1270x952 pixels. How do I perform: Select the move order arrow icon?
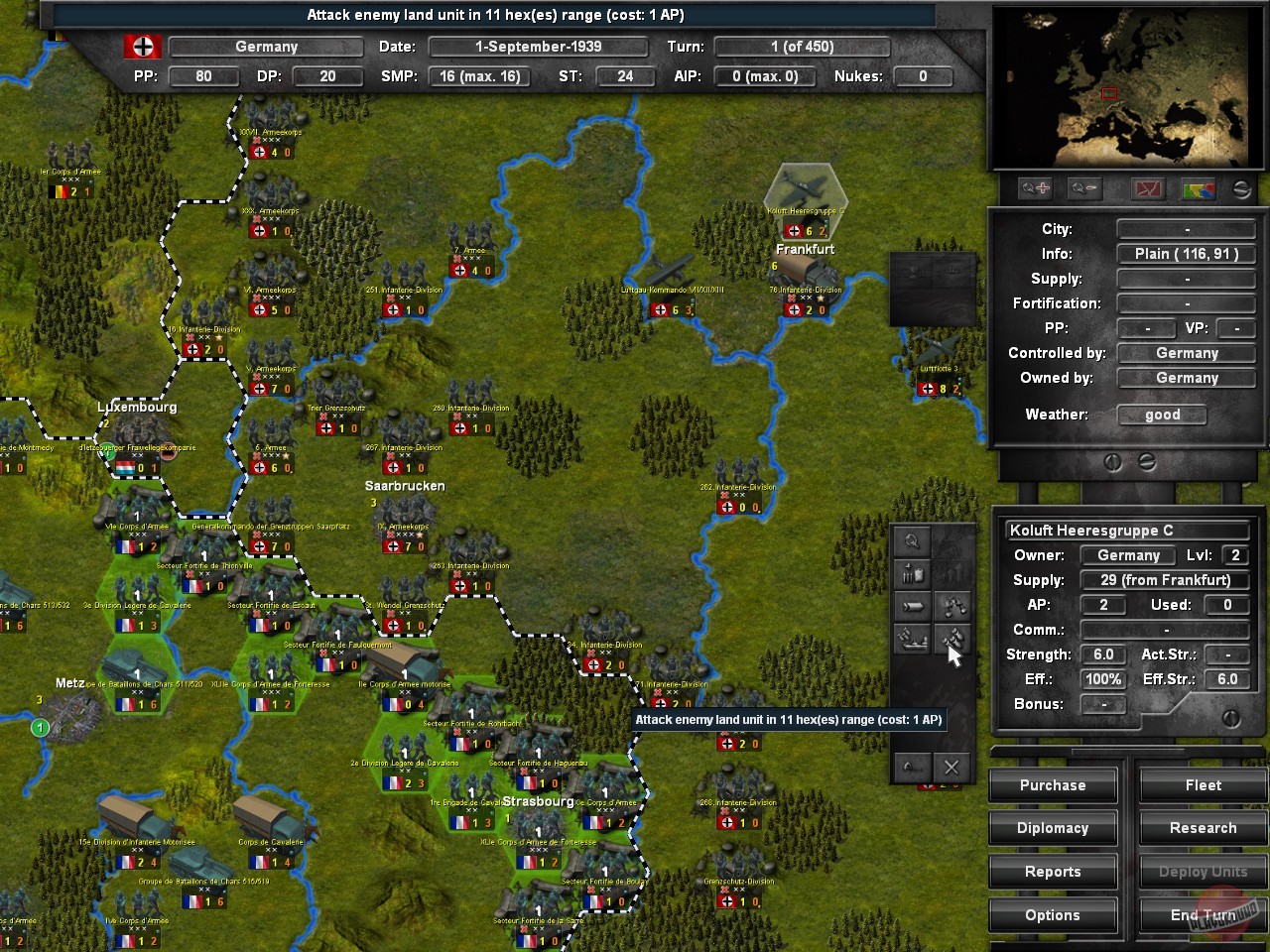(x=912, y=605)
